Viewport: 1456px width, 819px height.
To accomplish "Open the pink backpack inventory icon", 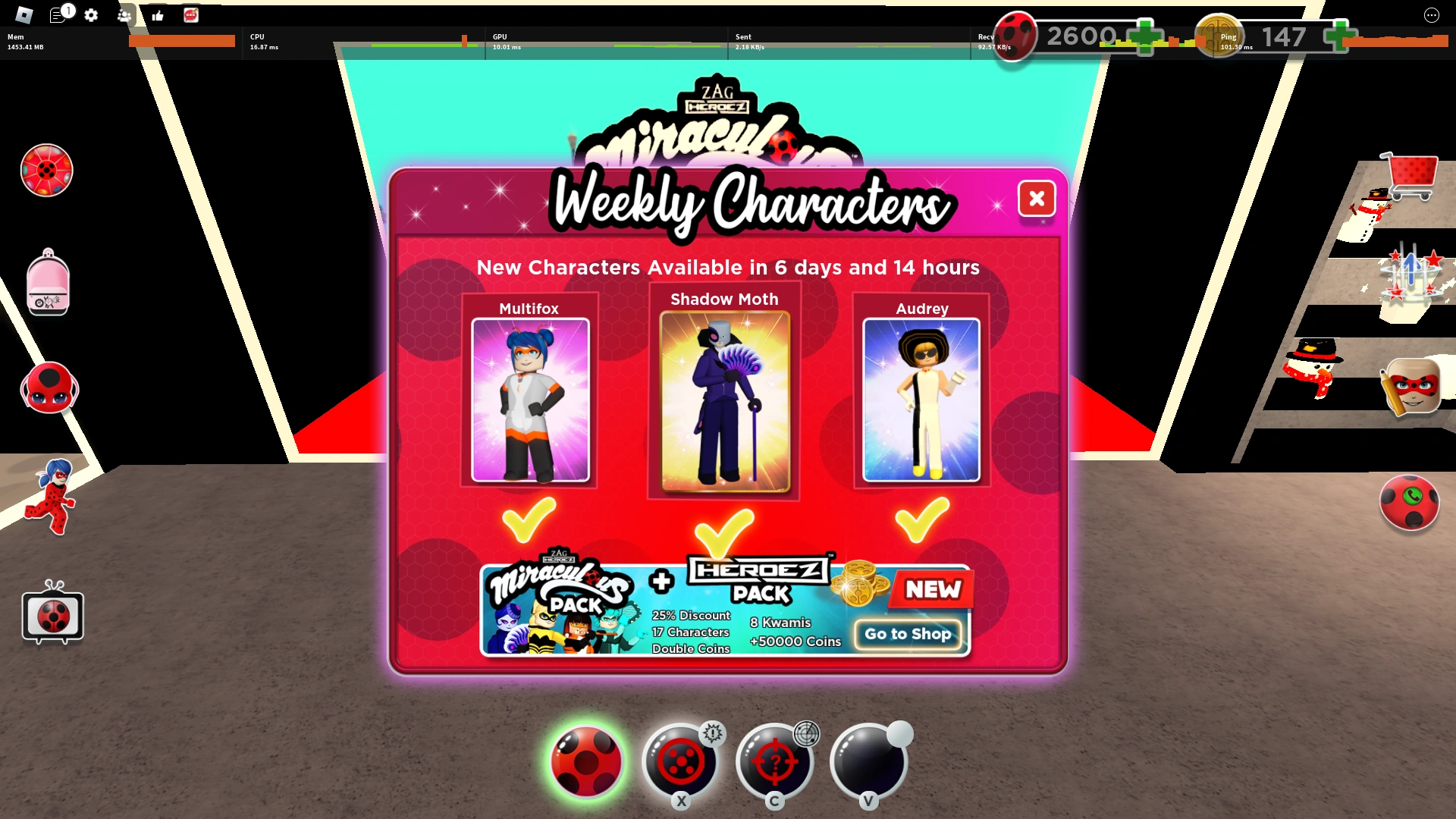I will click(48, 283).
